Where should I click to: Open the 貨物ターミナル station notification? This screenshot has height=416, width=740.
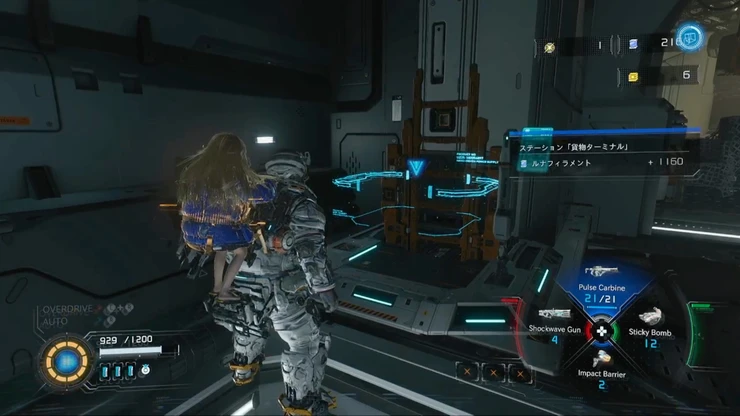(590, 146)
